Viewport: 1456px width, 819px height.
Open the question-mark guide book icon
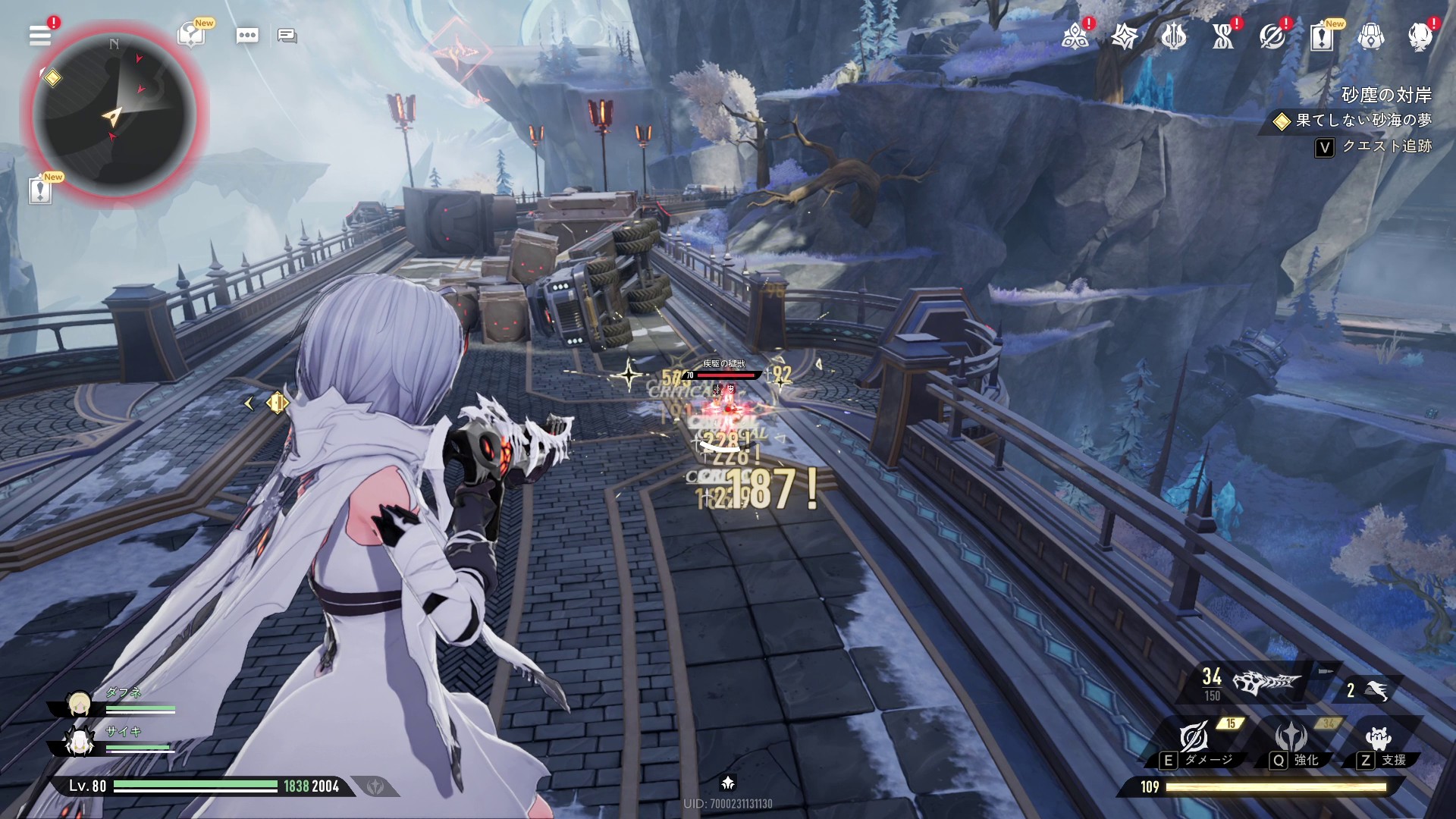click(191, 35)
